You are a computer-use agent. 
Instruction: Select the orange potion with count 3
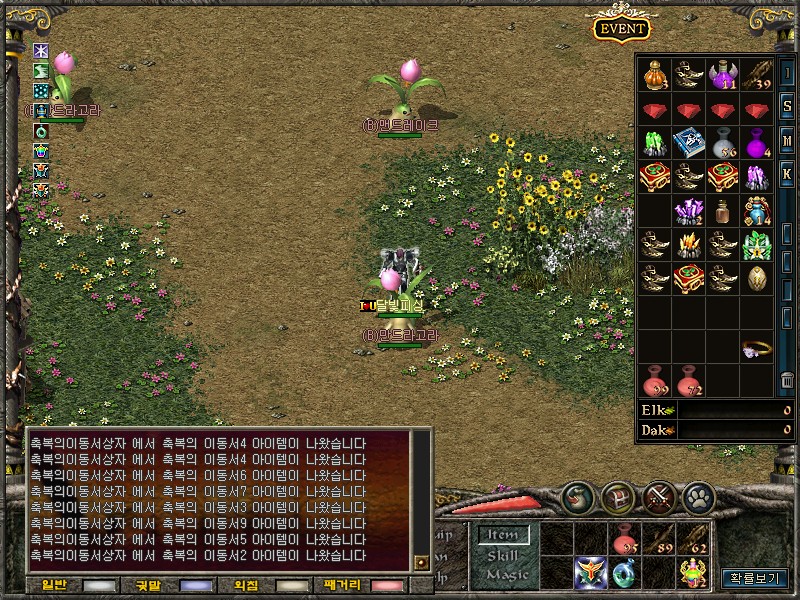tap(654, 75)
